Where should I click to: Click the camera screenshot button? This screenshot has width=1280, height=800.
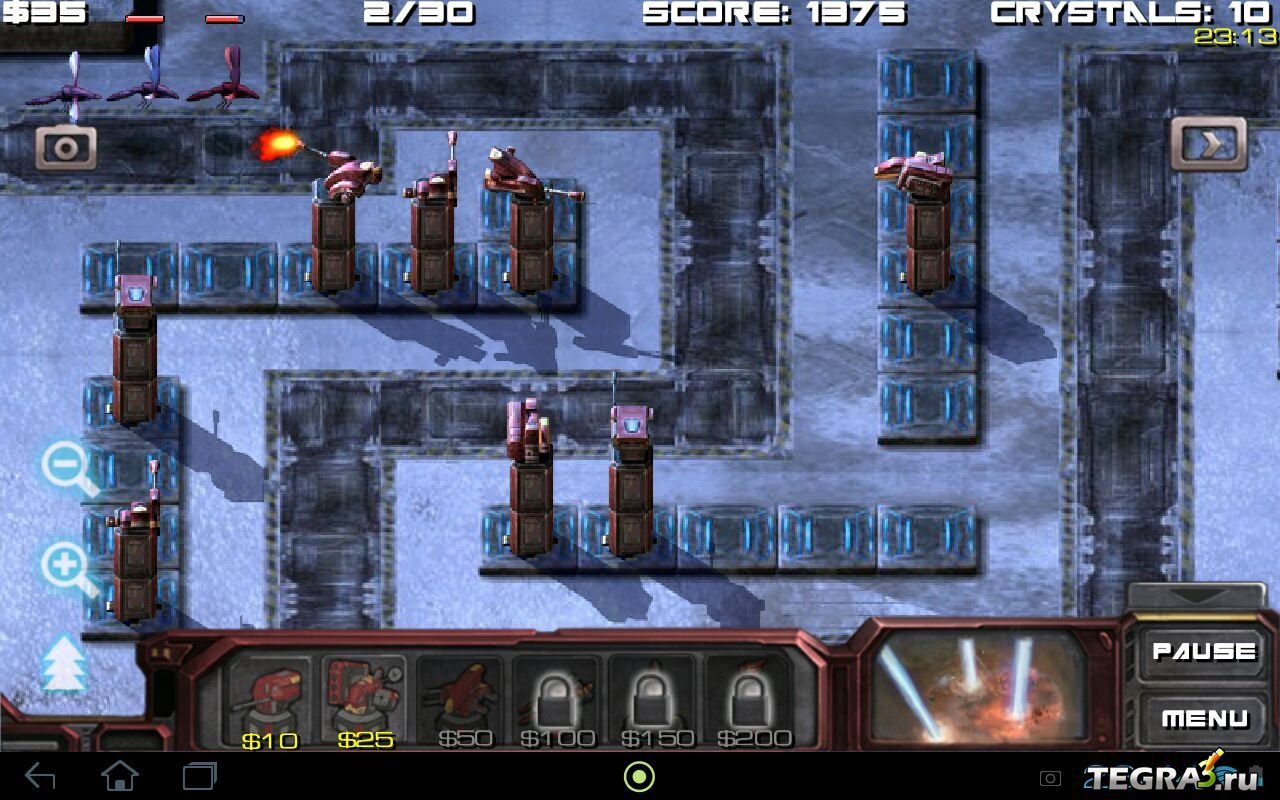(x=66, y=148)
